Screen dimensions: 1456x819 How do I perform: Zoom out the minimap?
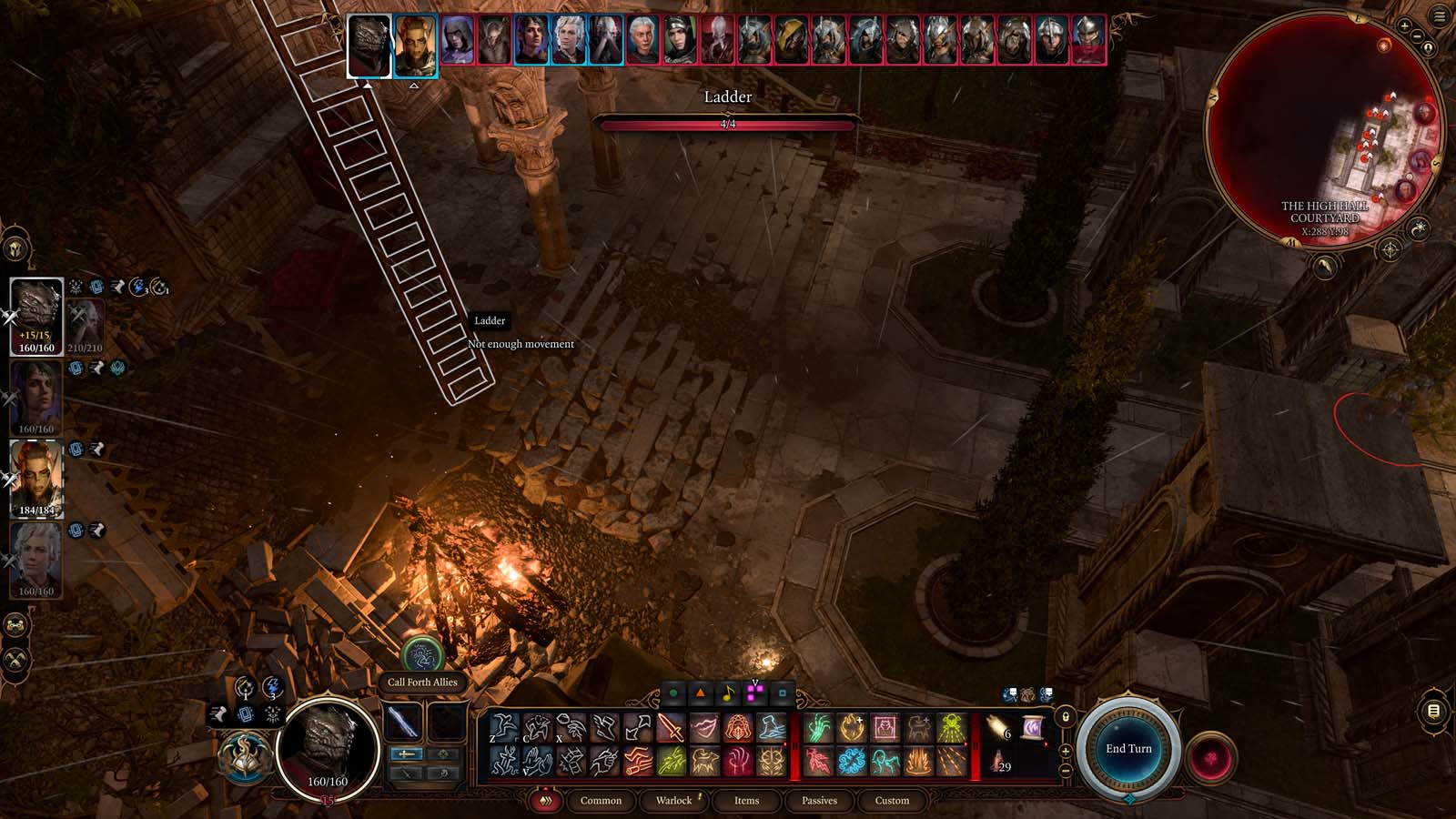pos(1418,36)
